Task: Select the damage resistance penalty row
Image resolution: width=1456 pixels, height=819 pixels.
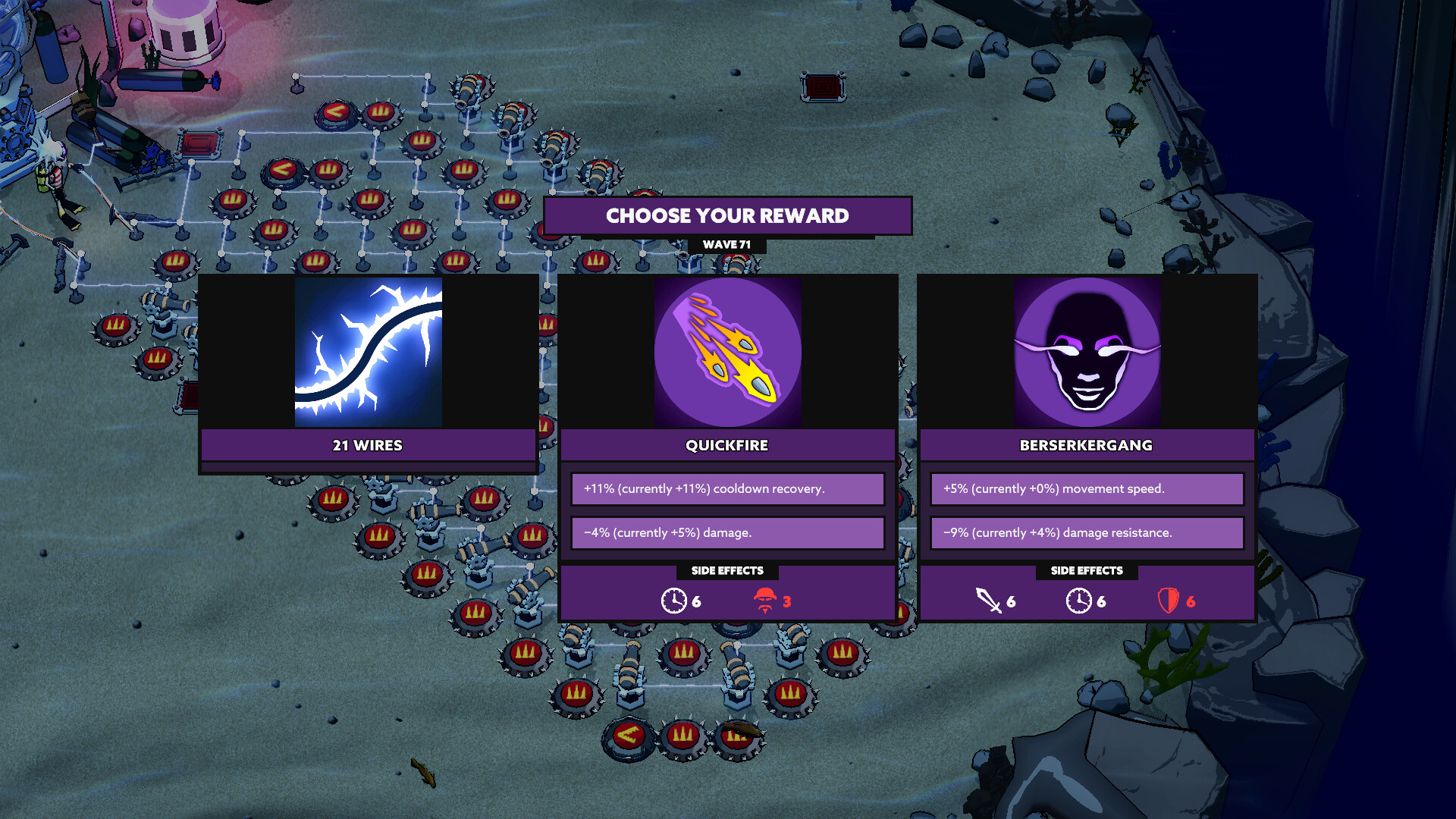Action: 1086,532
